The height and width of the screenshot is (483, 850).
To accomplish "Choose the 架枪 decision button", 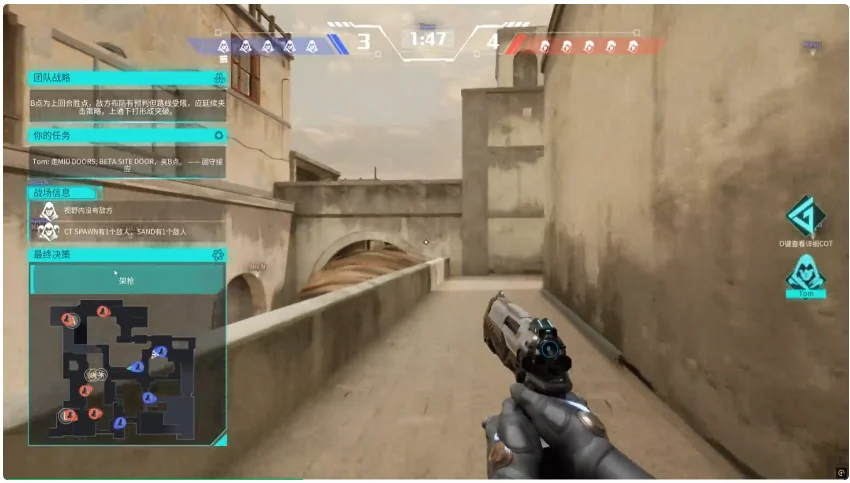I will (126, 281).
